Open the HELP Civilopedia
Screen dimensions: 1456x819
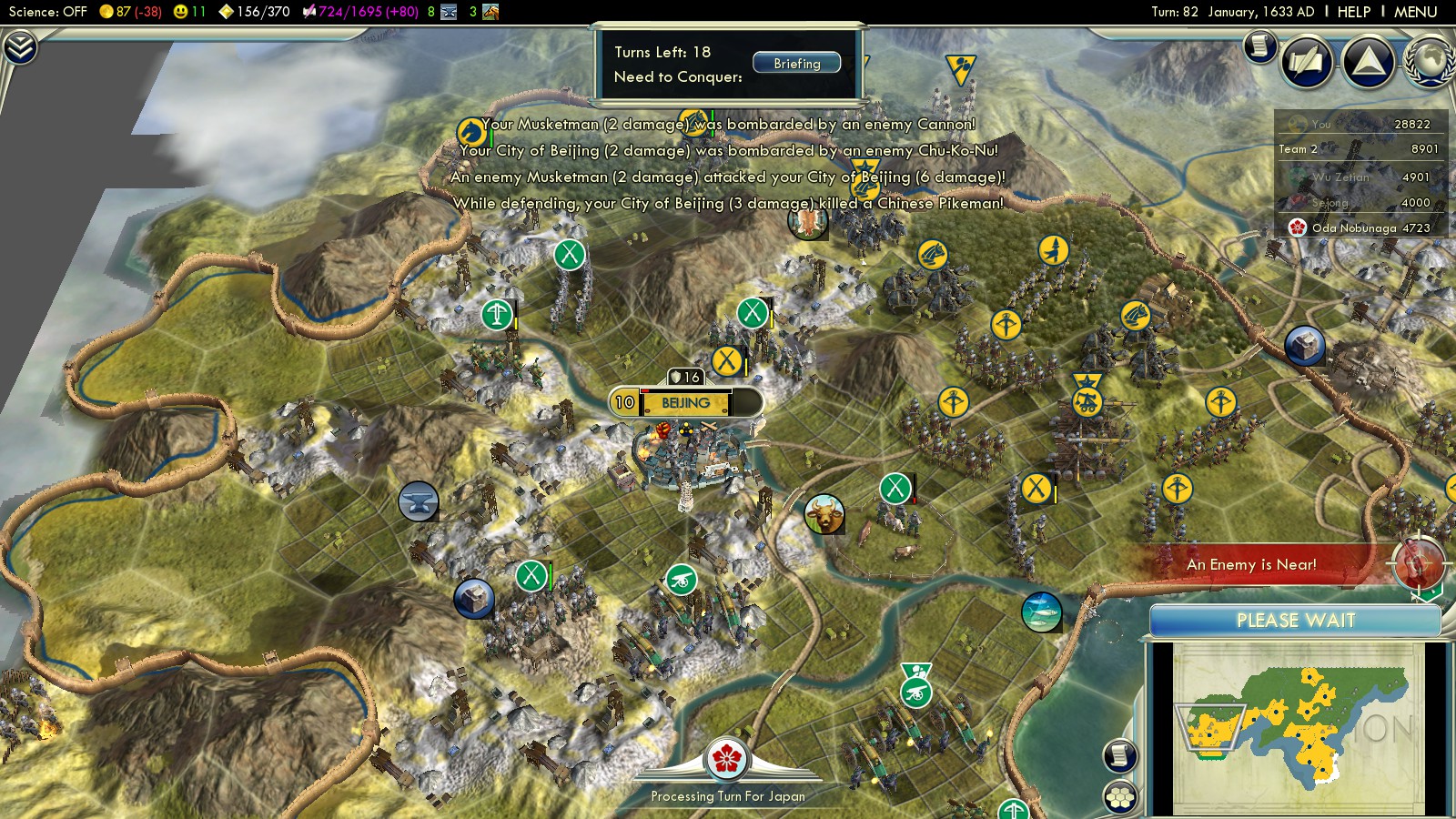[x=1353, y=12]
